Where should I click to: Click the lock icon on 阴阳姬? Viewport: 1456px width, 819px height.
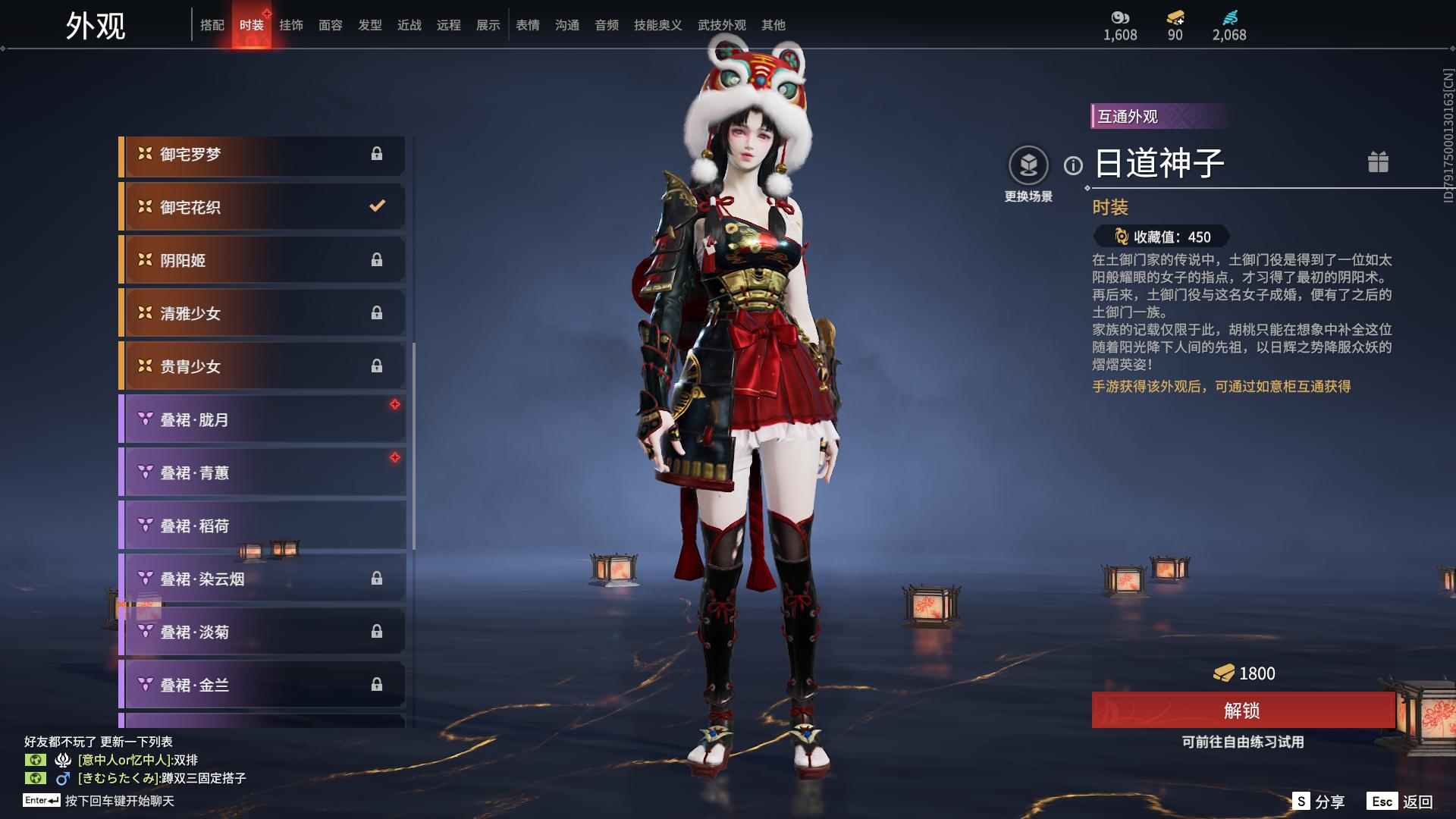tap(378, 259)
